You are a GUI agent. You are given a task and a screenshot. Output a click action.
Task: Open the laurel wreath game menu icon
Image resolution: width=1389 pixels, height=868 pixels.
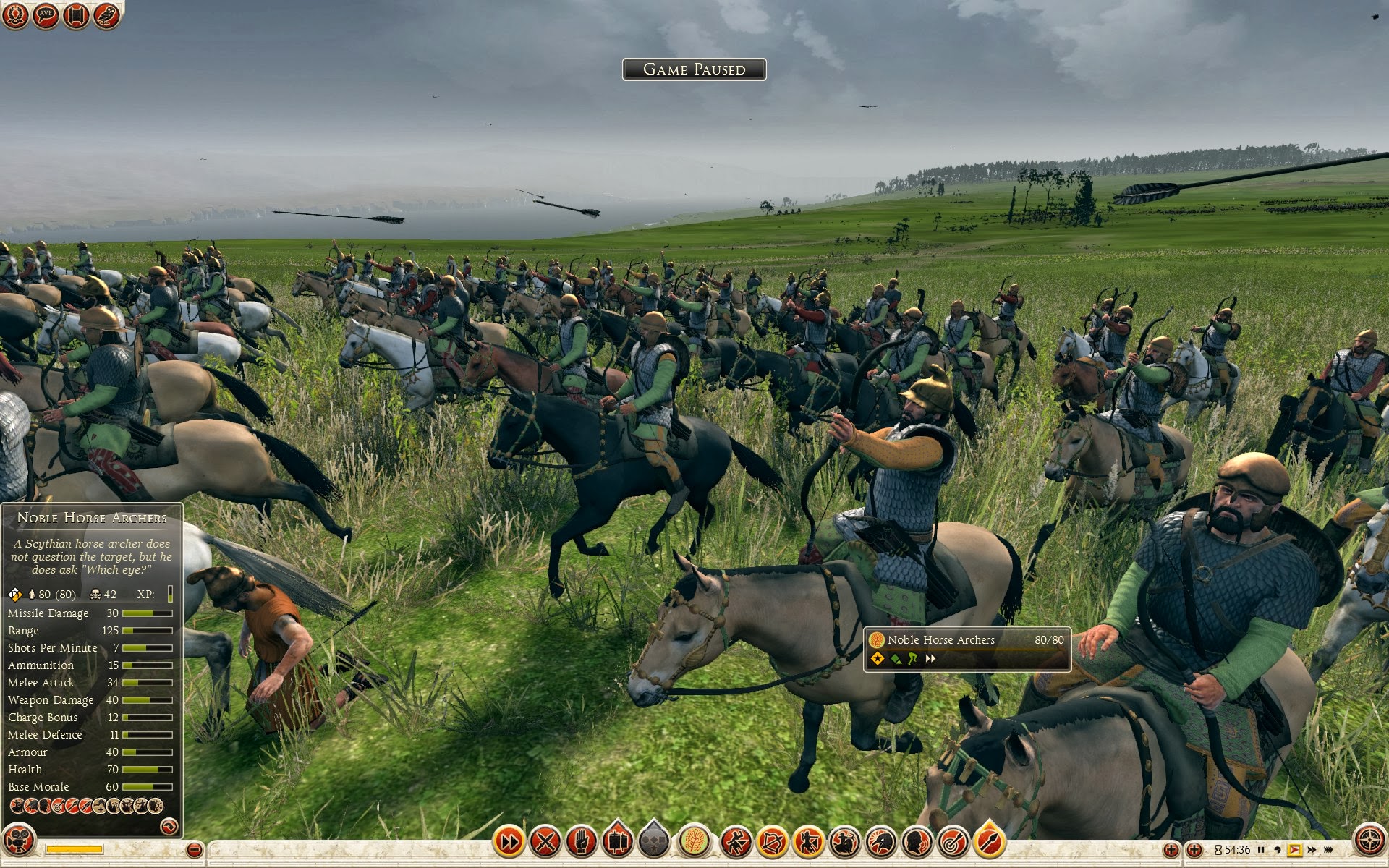pos(15,15)
